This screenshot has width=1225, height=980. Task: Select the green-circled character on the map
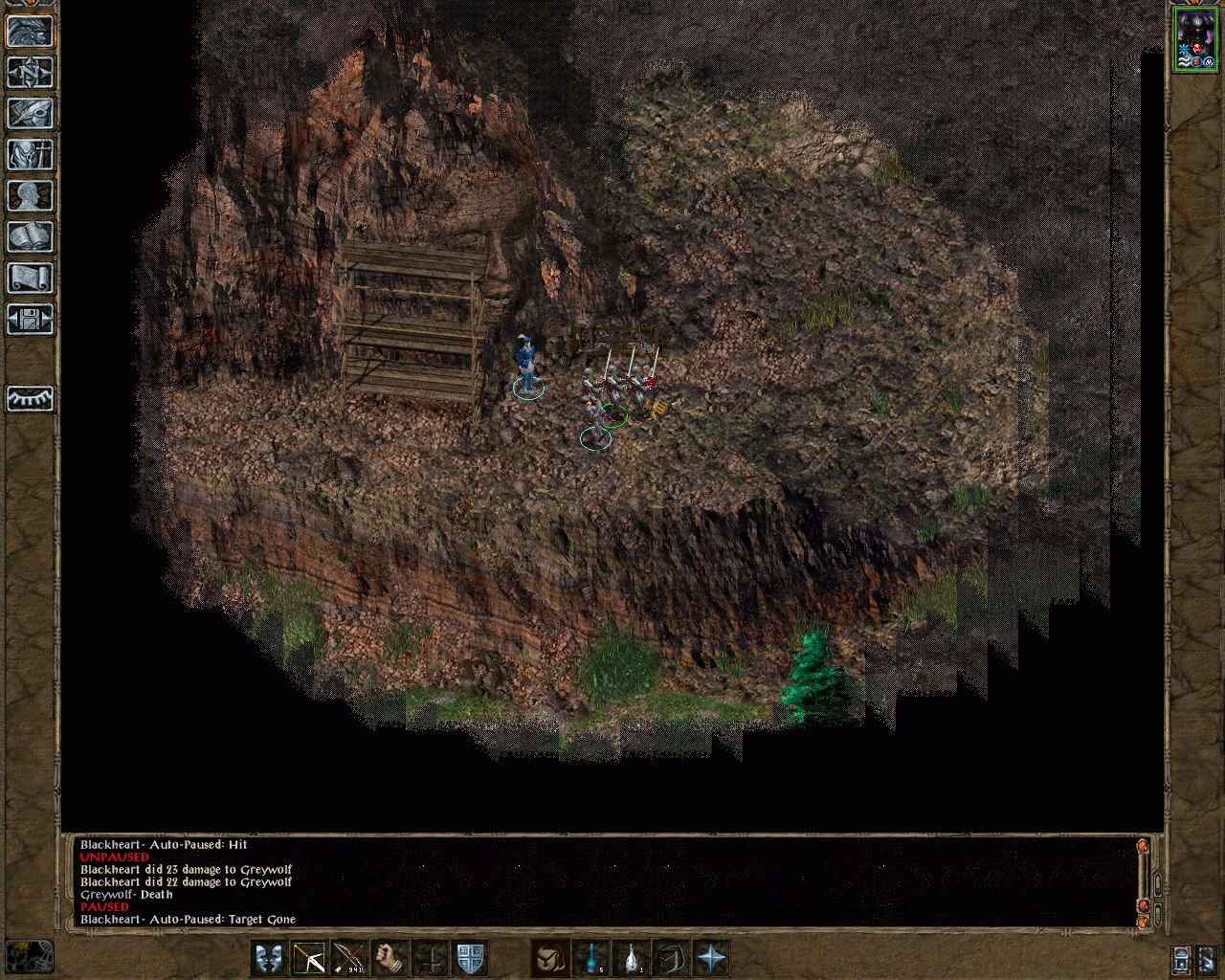(x=612, y=415)
